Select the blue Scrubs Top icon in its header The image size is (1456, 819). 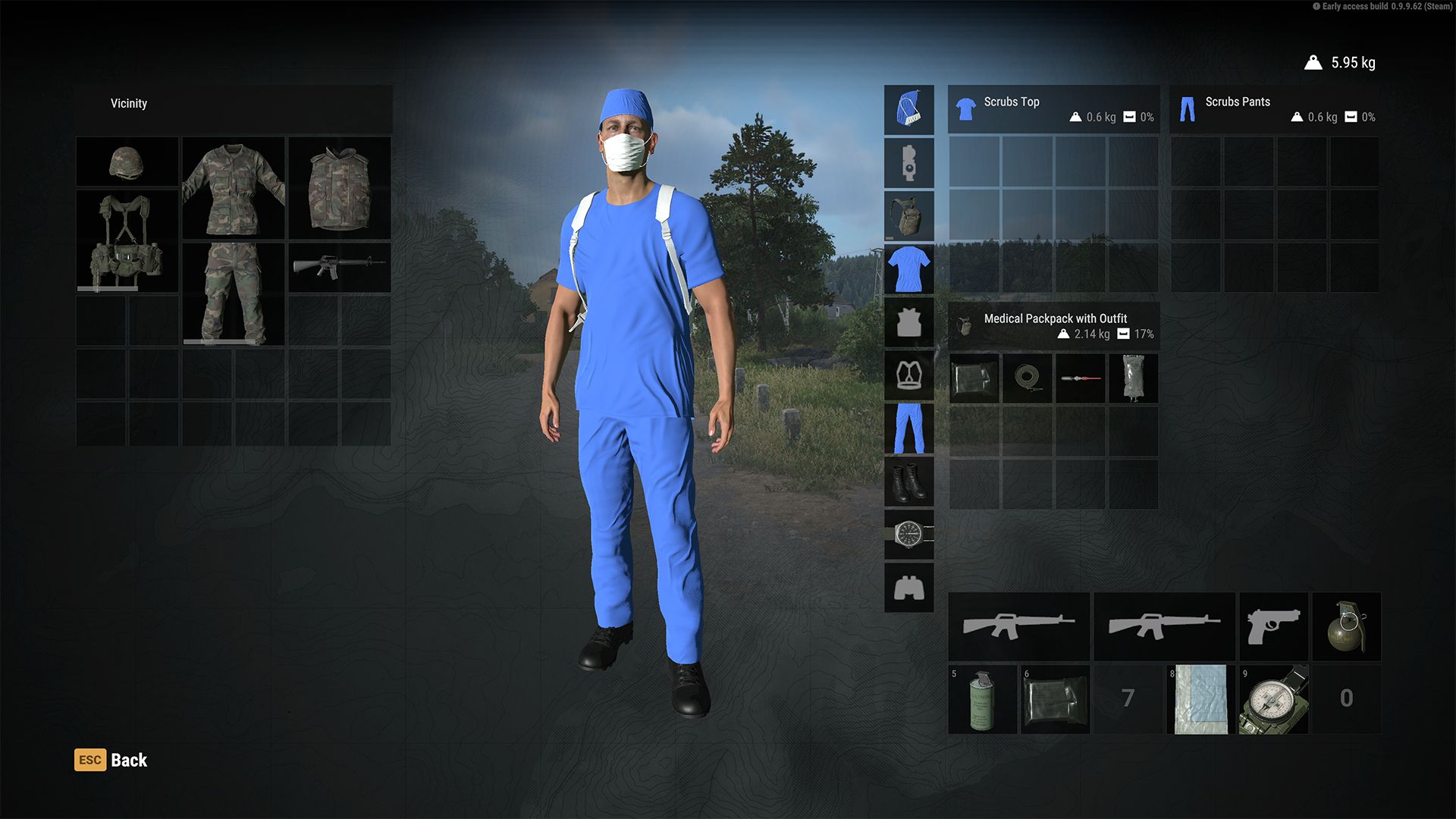[x=964, y=108]
